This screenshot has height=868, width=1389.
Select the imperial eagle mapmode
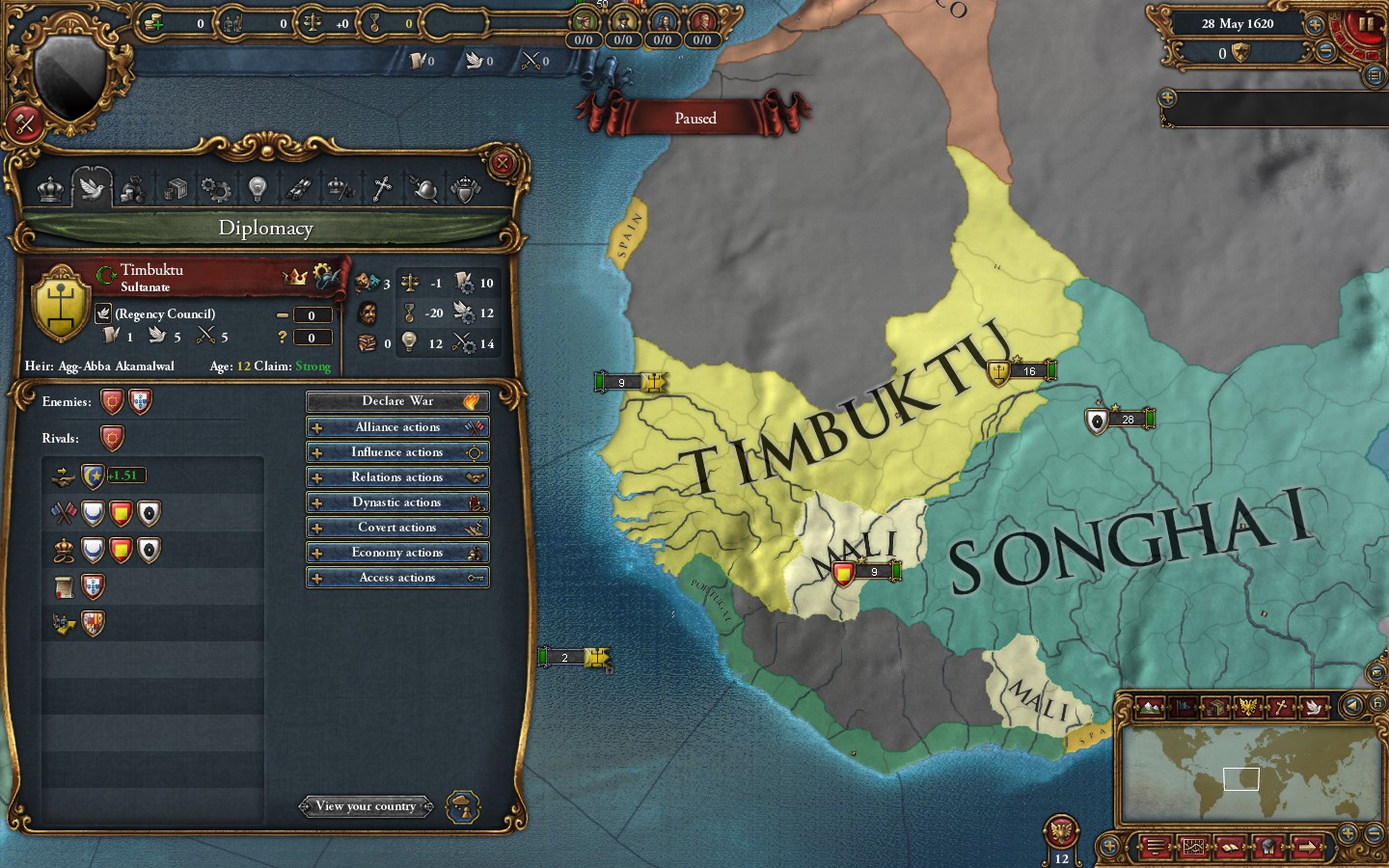click(x=1247, y=708)
